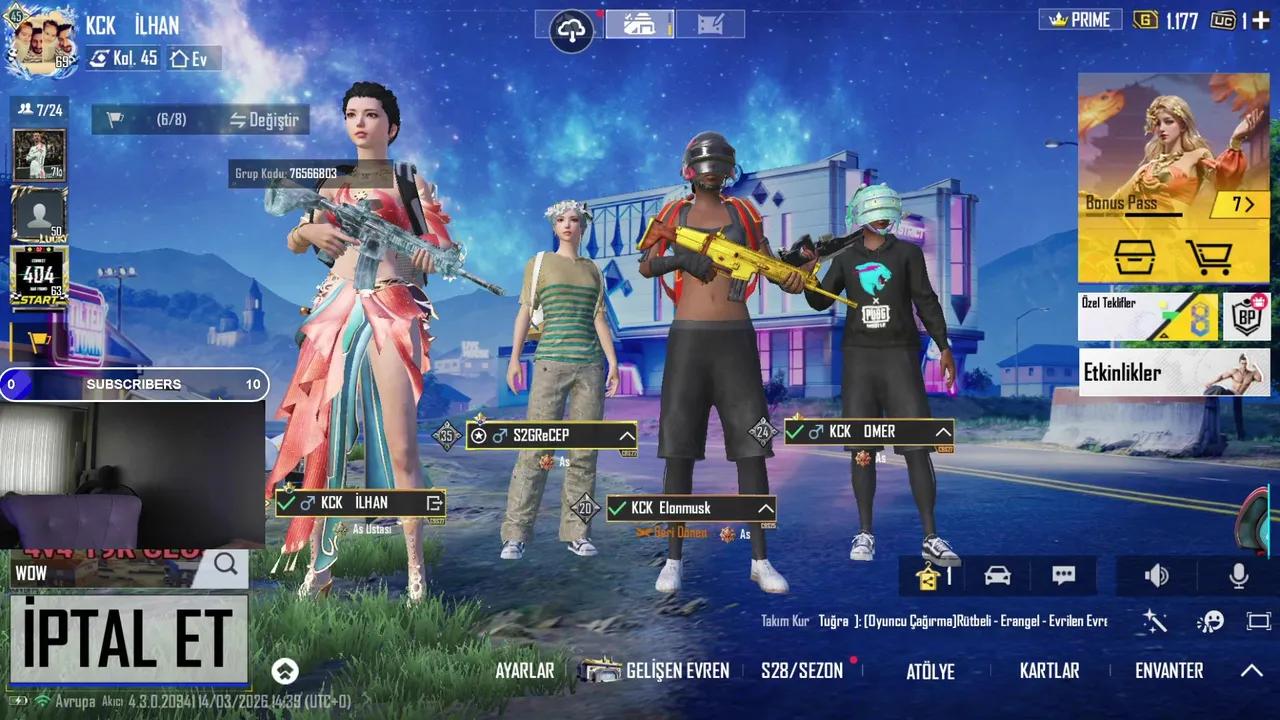Open the supply crate icon beside GELİŞEN EVREN
This screenshot has height=720, width=1280.
(598, 671)
